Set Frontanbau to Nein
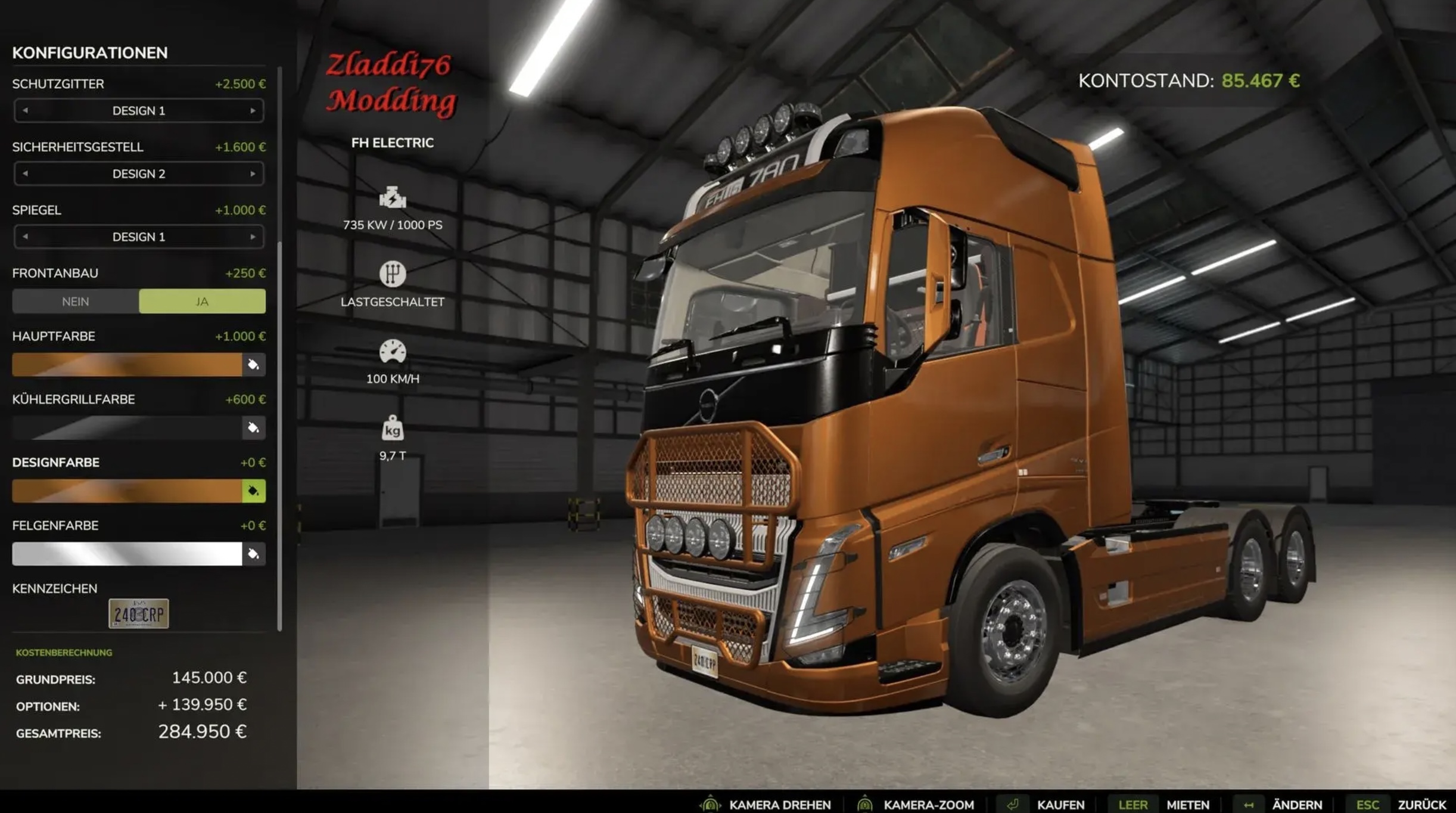1456x813 pixels. tap(76, 302)
